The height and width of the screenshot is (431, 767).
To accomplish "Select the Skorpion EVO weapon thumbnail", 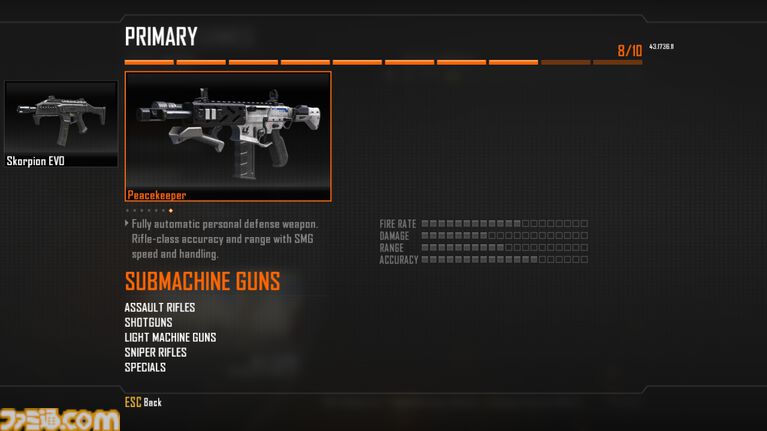I will pyautogui.click(x=61, y=124).
